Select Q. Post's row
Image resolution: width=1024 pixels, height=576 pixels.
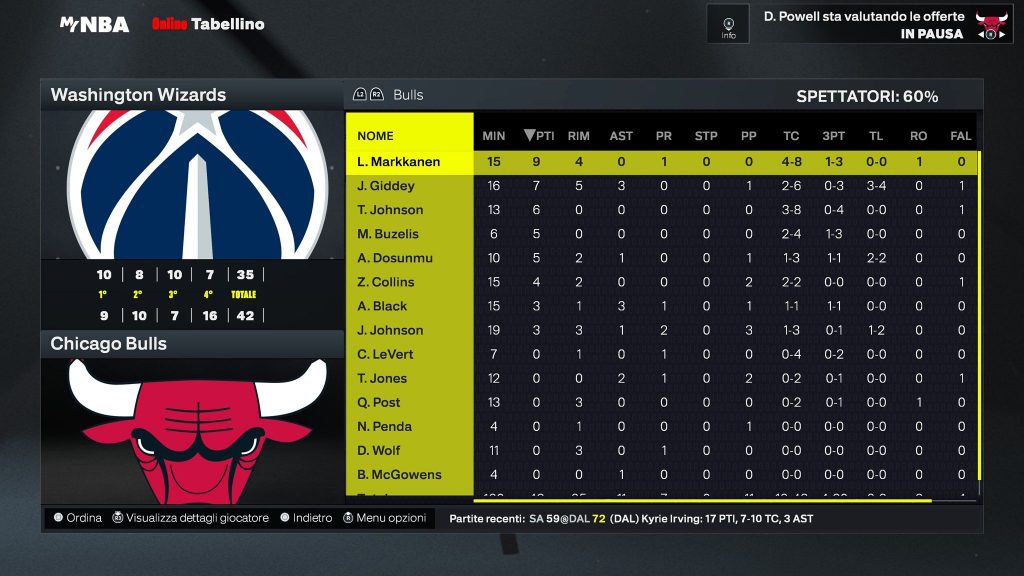tap(379, 402)
